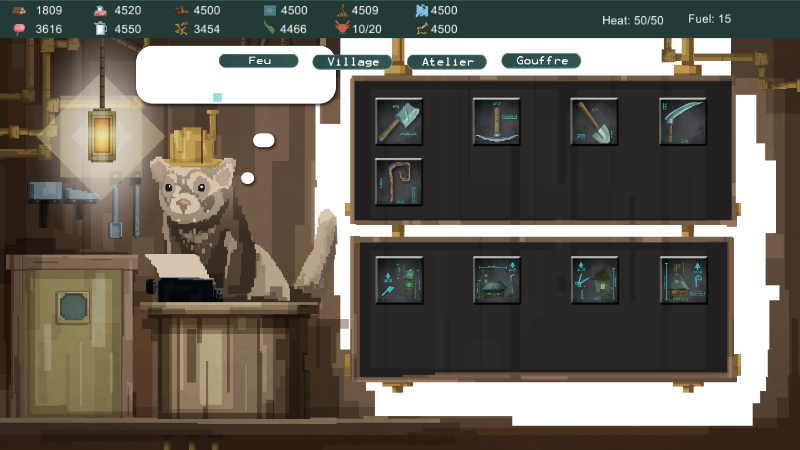Open the Village tab
This screenshot has height=450, width=800.
click(352, 62)
